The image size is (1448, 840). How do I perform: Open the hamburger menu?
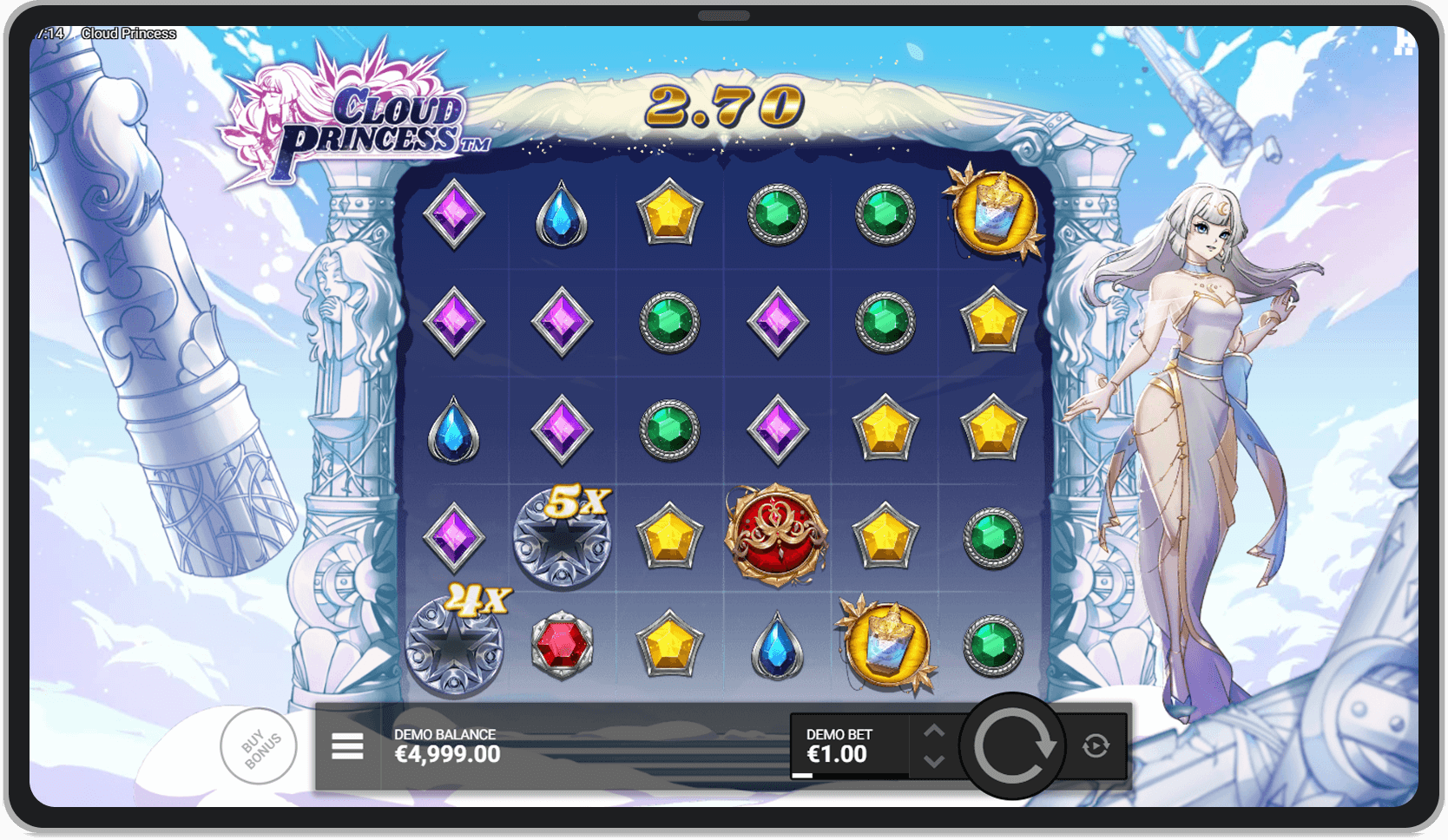(346, 746)
